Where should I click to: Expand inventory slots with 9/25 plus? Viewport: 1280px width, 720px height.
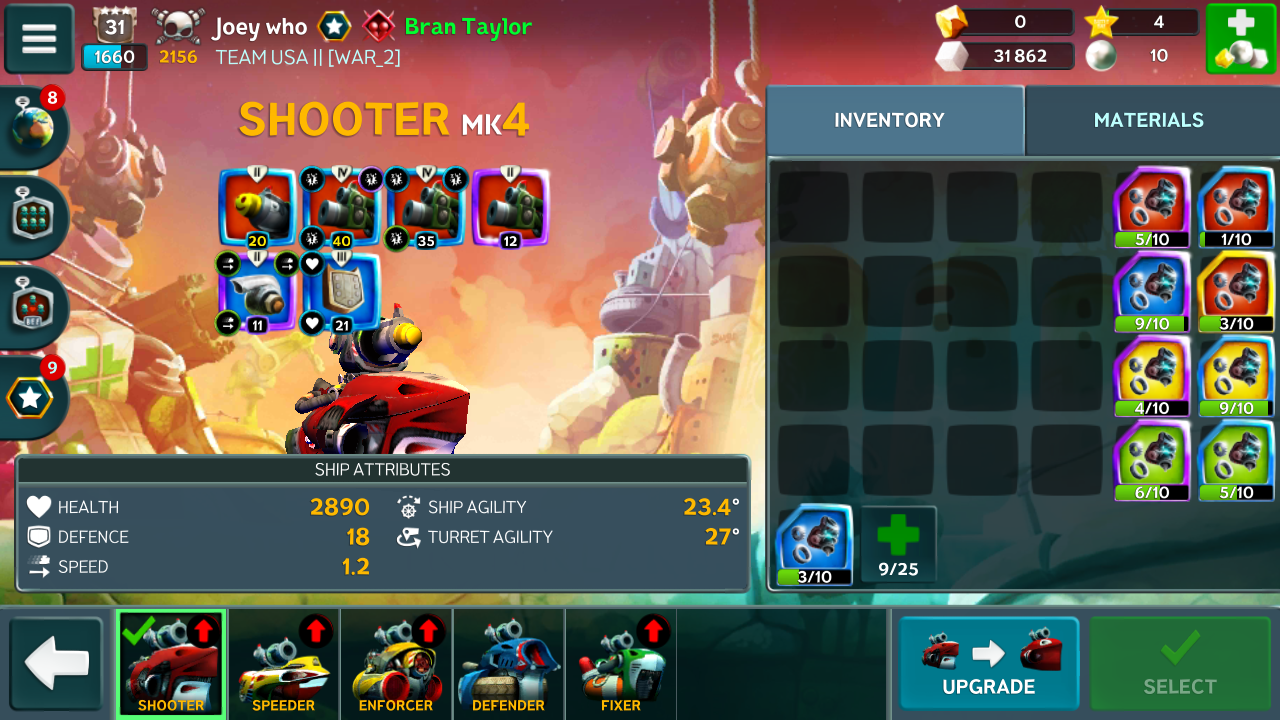[898, 545]
